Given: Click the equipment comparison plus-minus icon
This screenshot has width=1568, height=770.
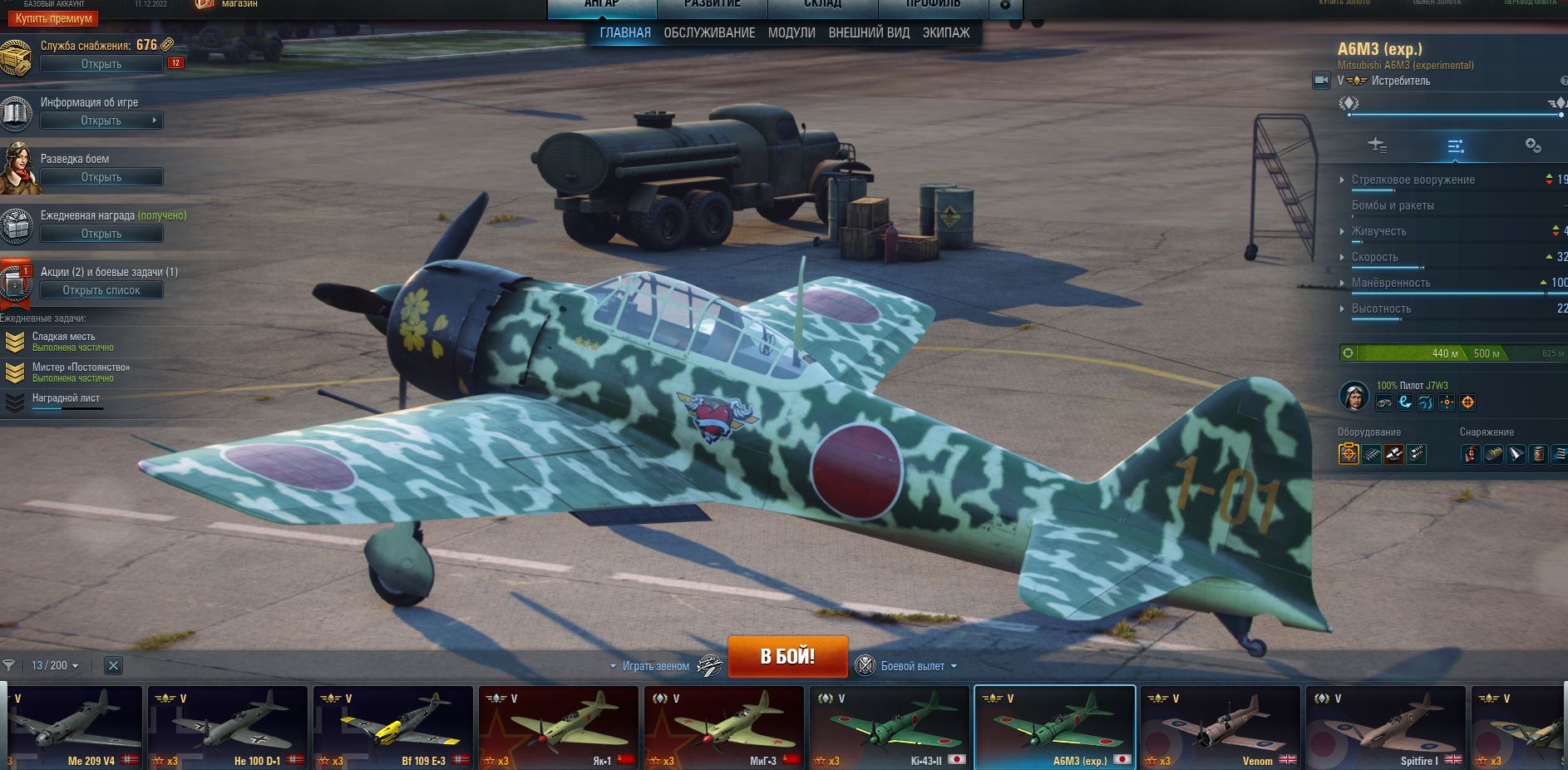Looking at the screenshot, I should point(1532,146).
